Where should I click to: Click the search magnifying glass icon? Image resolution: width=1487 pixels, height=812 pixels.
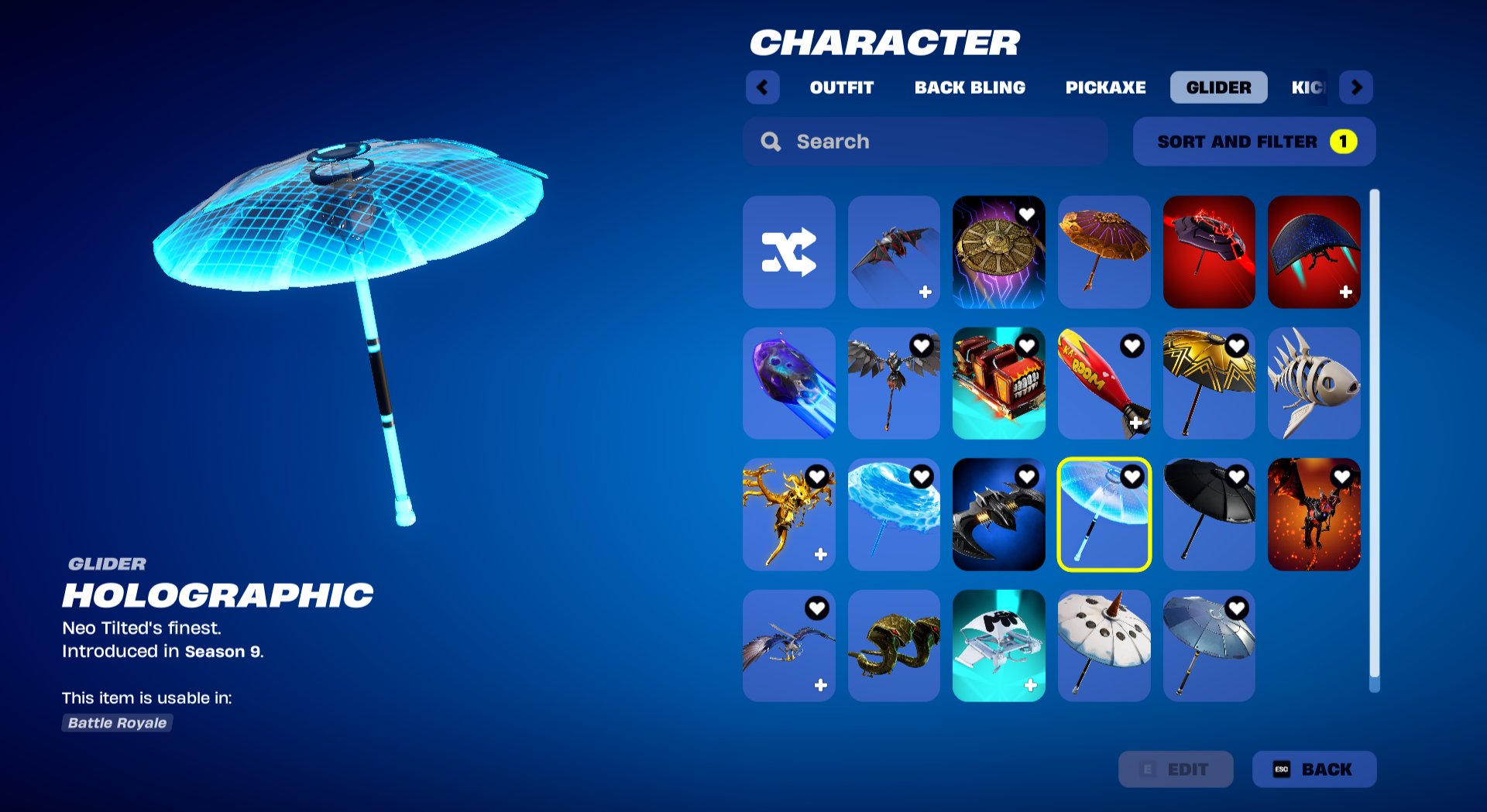click(x=771, y=141)
